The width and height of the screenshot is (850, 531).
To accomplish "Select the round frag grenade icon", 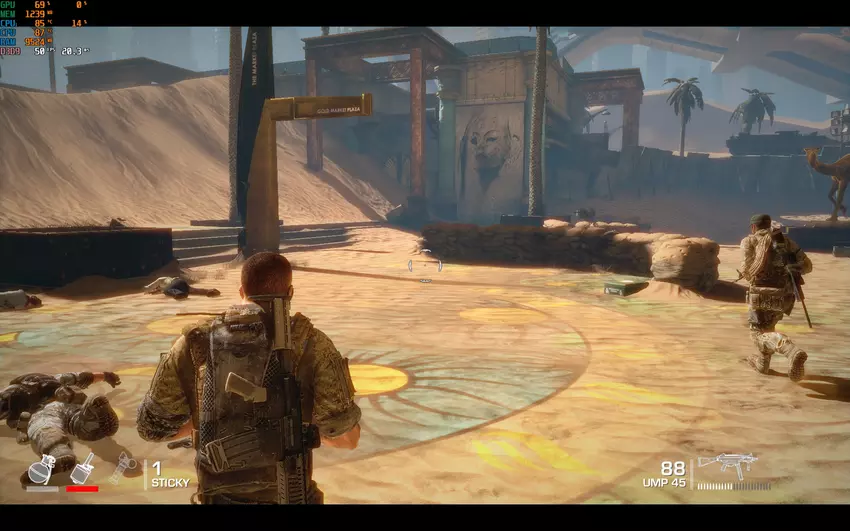I will pos(41,468).
